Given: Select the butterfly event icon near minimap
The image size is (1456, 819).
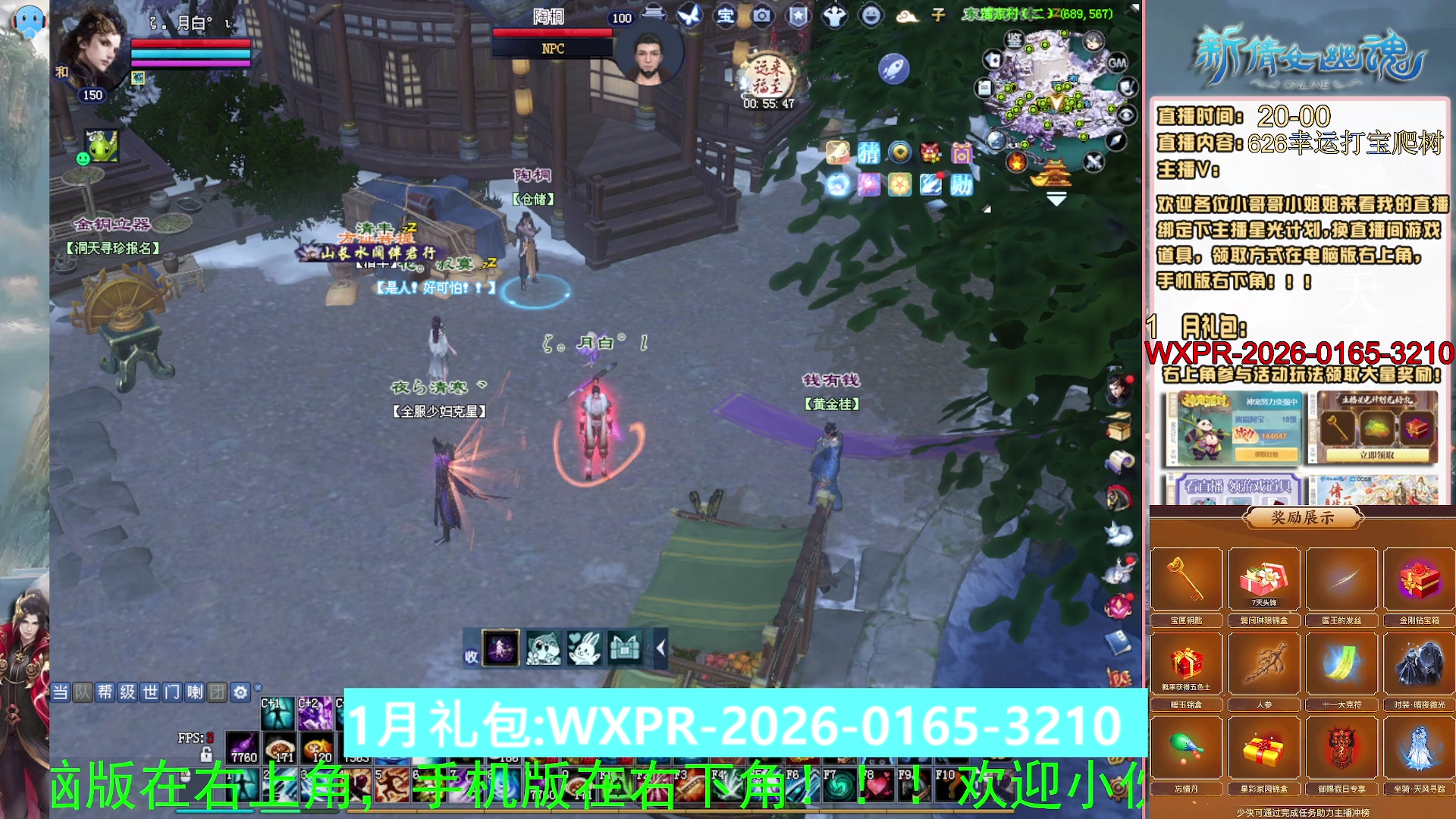Looking at the screenshot, I should [x=689, y=15].
